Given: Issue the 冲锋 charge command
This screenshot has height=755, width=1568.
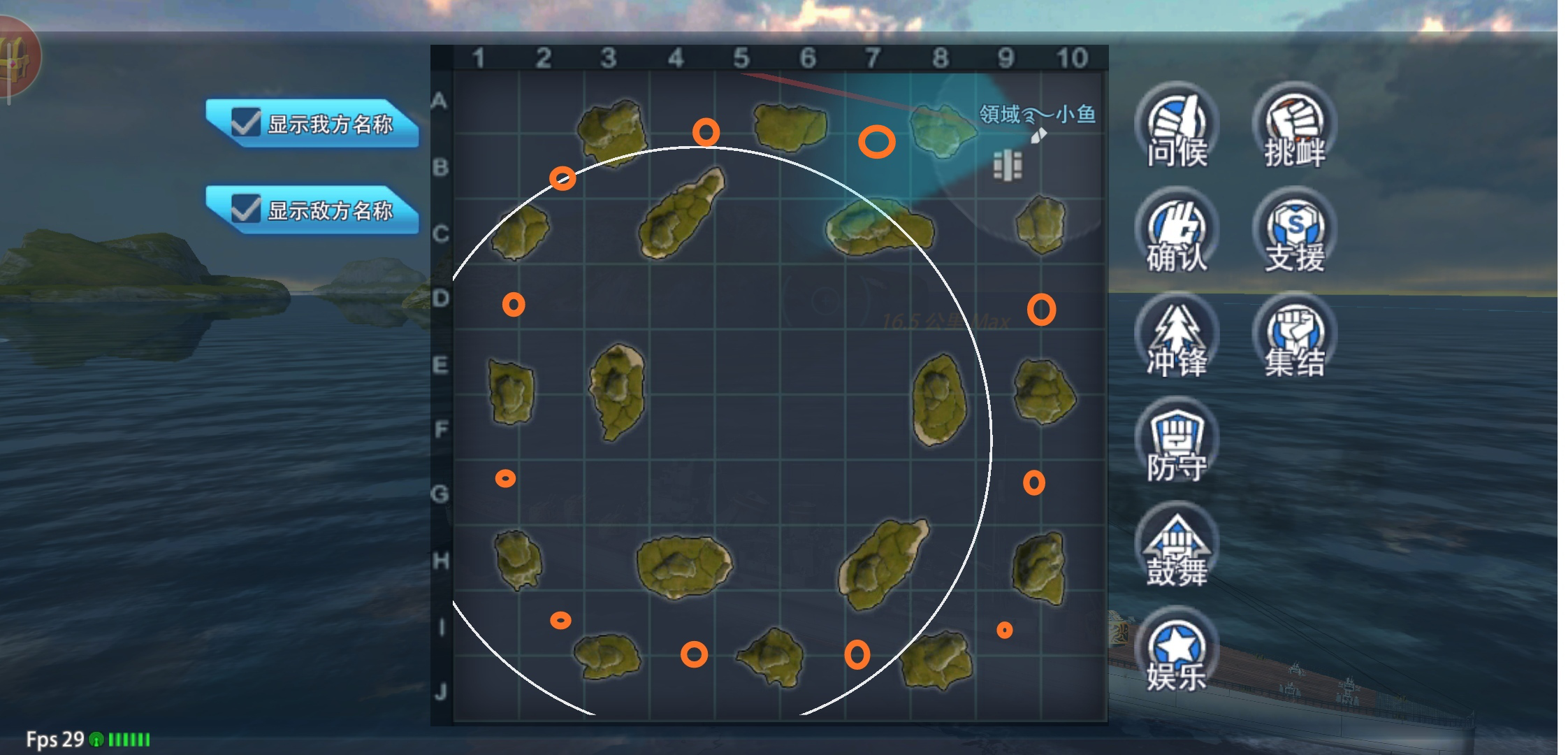Looking at the screenshot, I should (1177, 336).
